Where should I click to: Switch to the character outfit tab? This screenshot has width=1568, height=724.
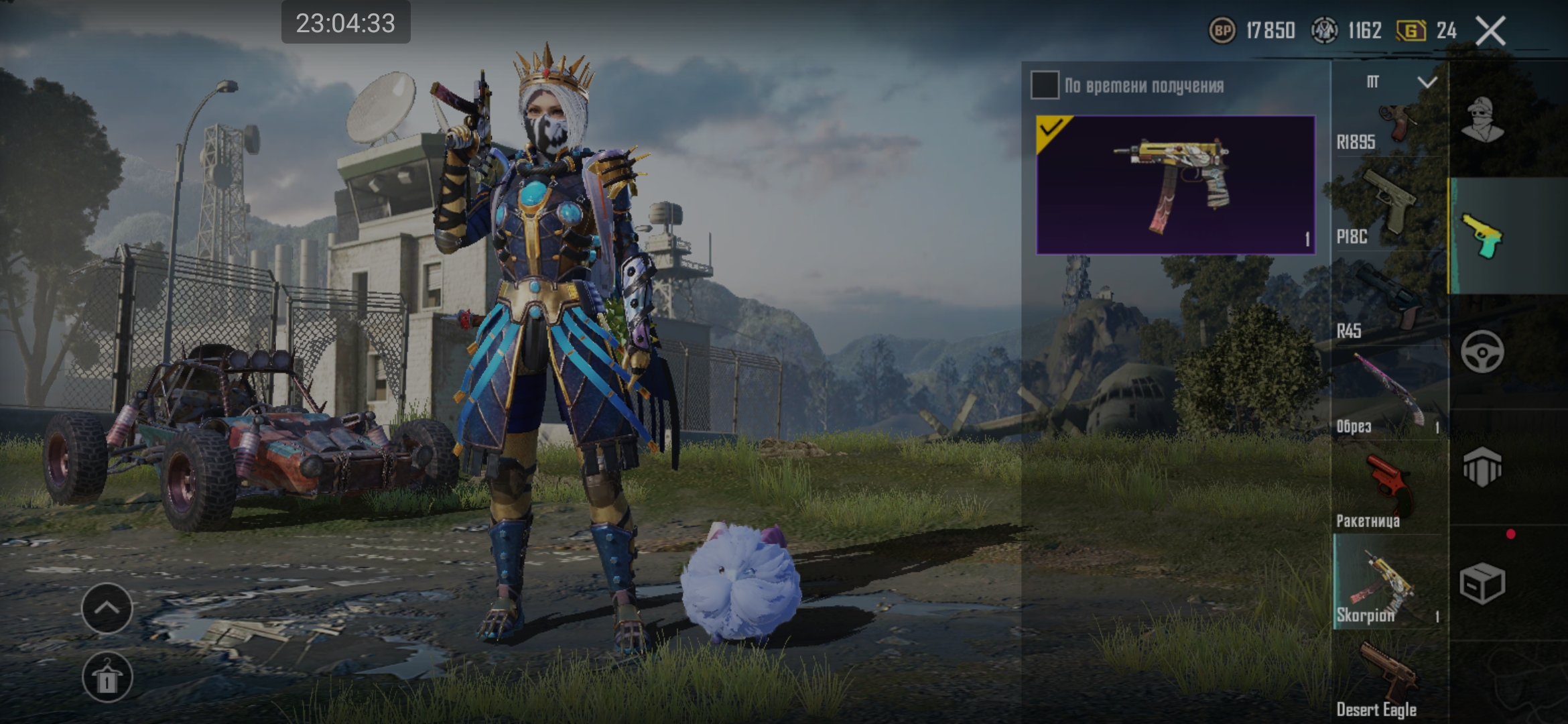tap(1482, 121)
